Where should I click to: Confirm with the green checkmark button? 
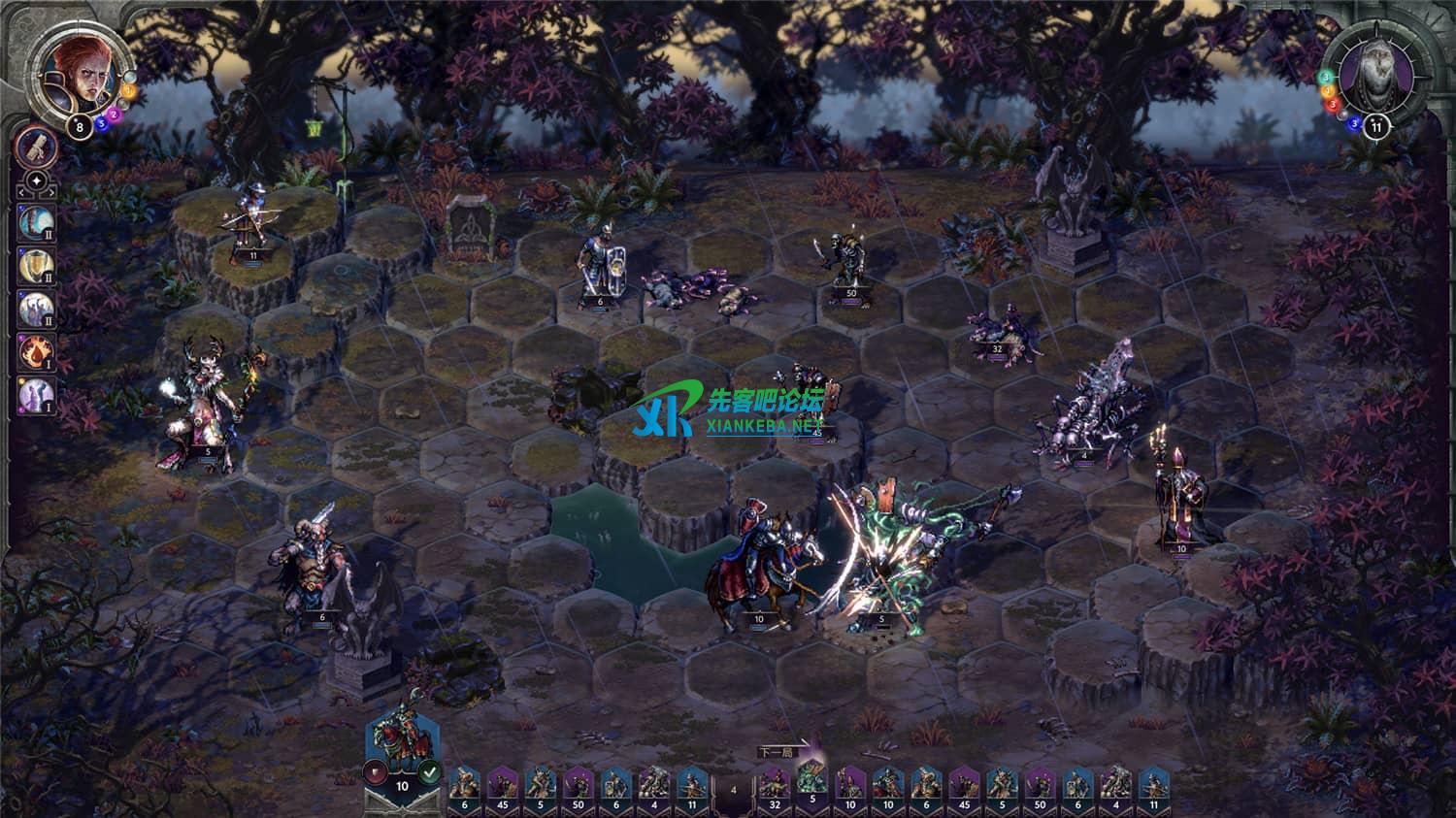[430, 772]
